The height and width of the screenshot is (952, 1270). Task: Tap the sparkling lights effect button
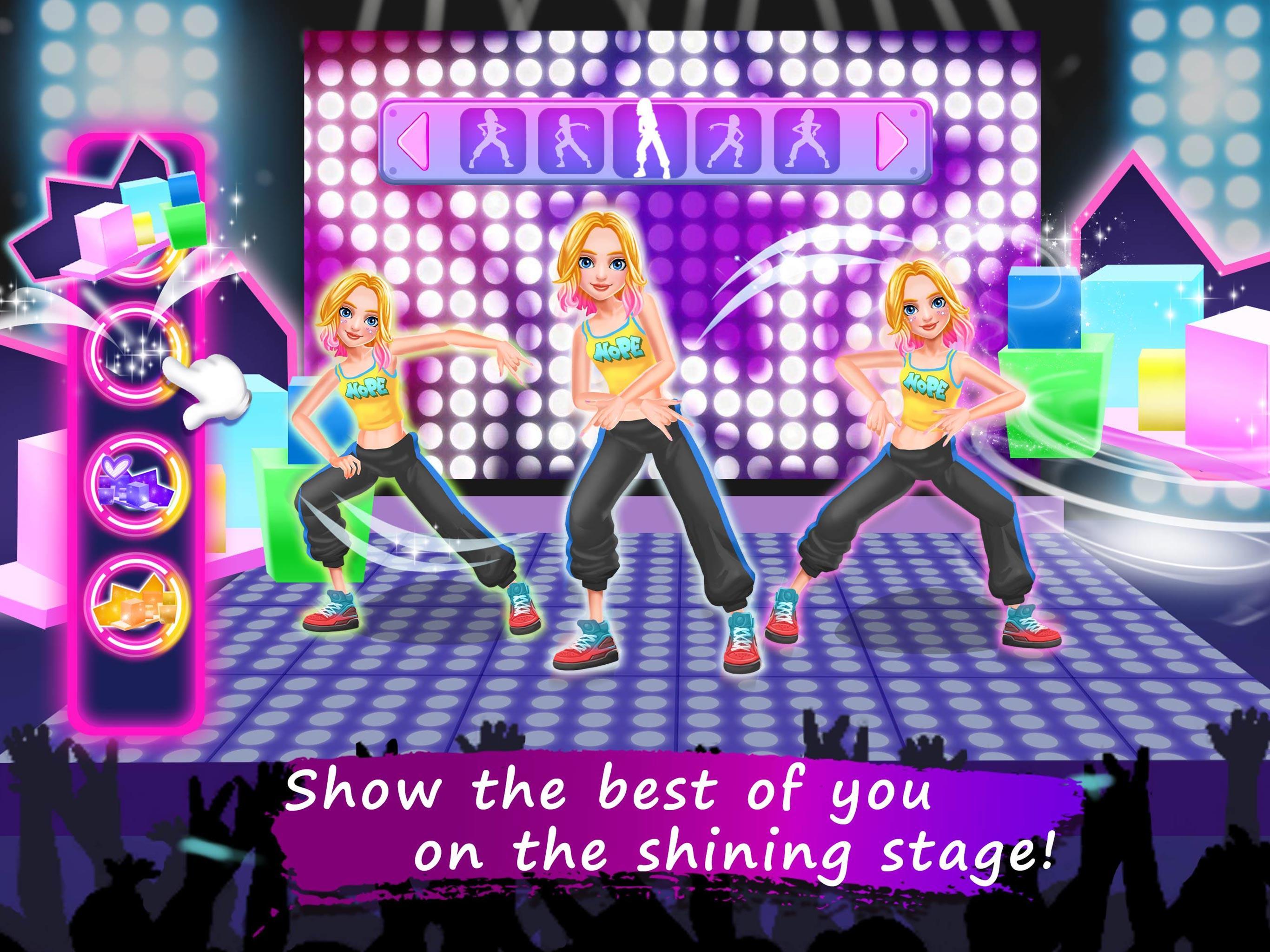(x=138, y=353)
